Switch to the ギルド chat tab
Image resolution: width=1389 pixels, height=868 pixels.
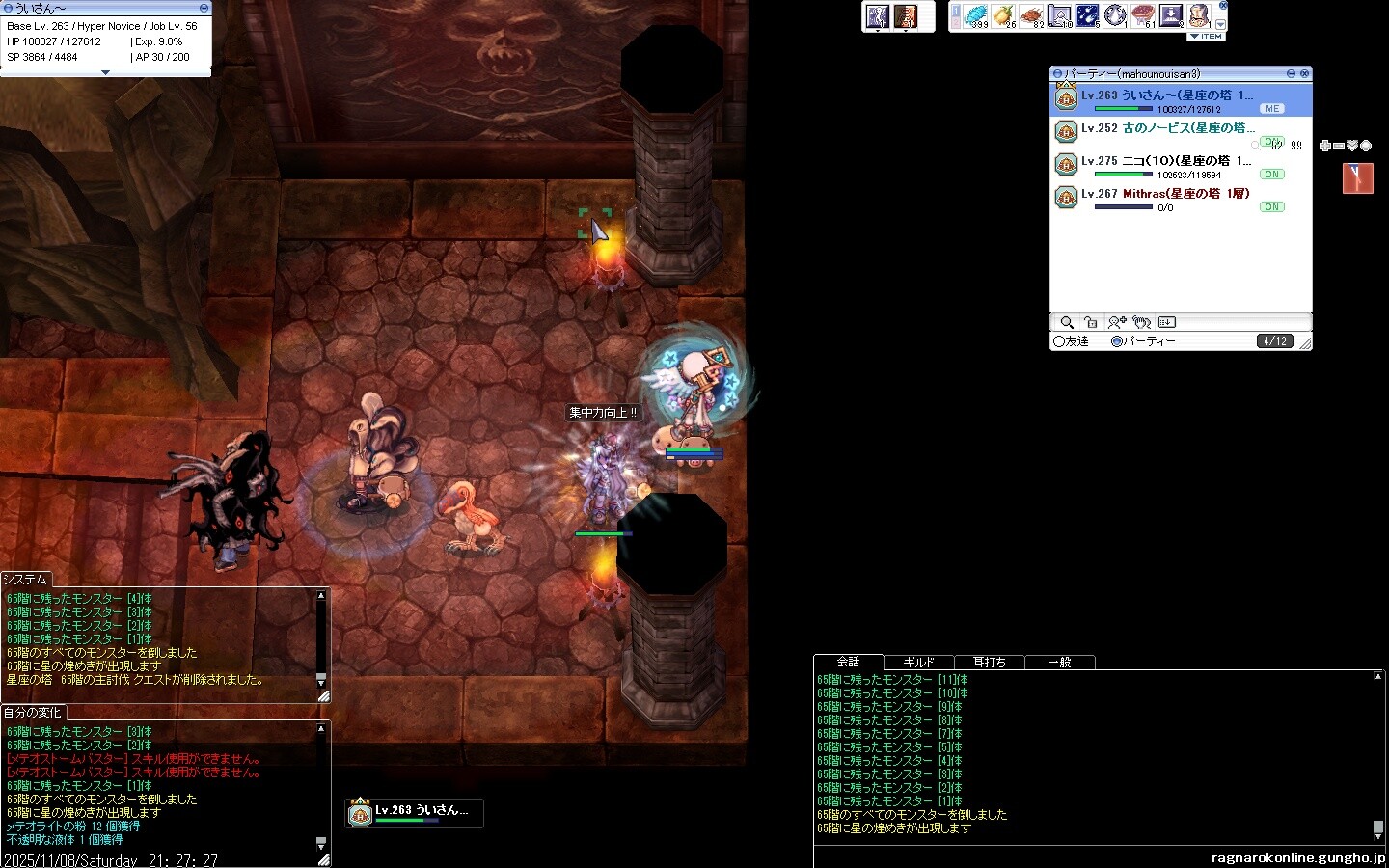[x=918, y=663]
